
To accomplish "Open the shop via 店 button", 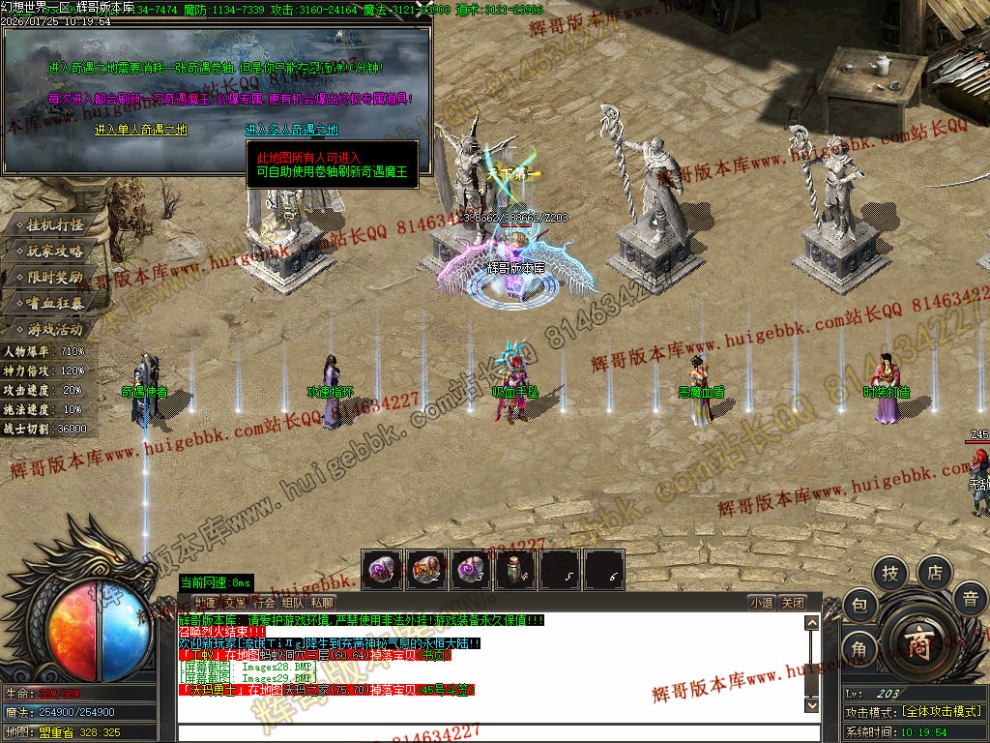I will (x=935, y=572).
